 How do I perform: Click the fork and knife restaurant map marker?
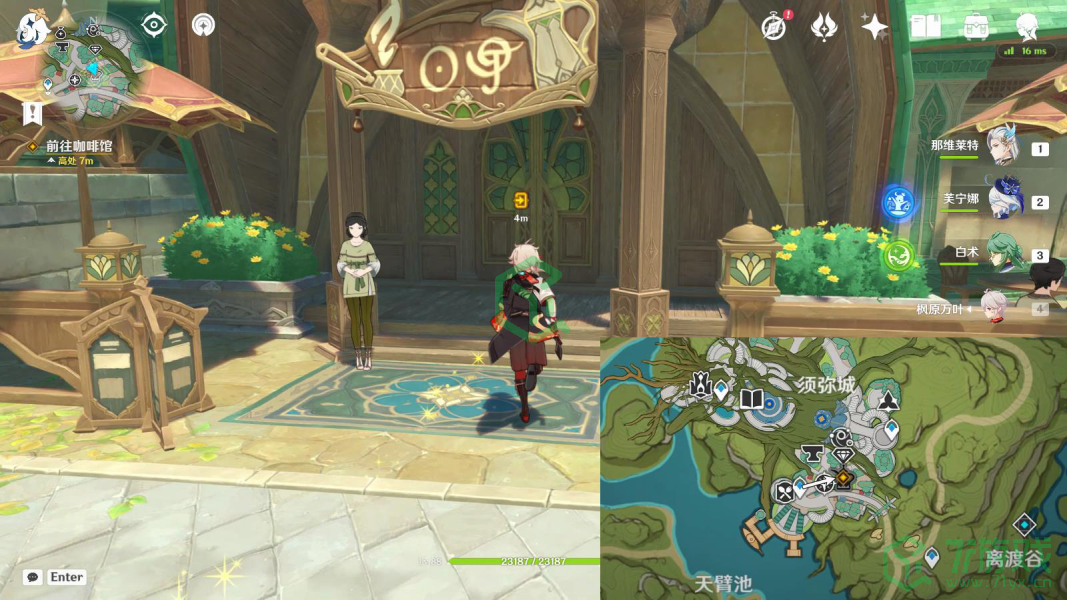[x=785, y=490]
